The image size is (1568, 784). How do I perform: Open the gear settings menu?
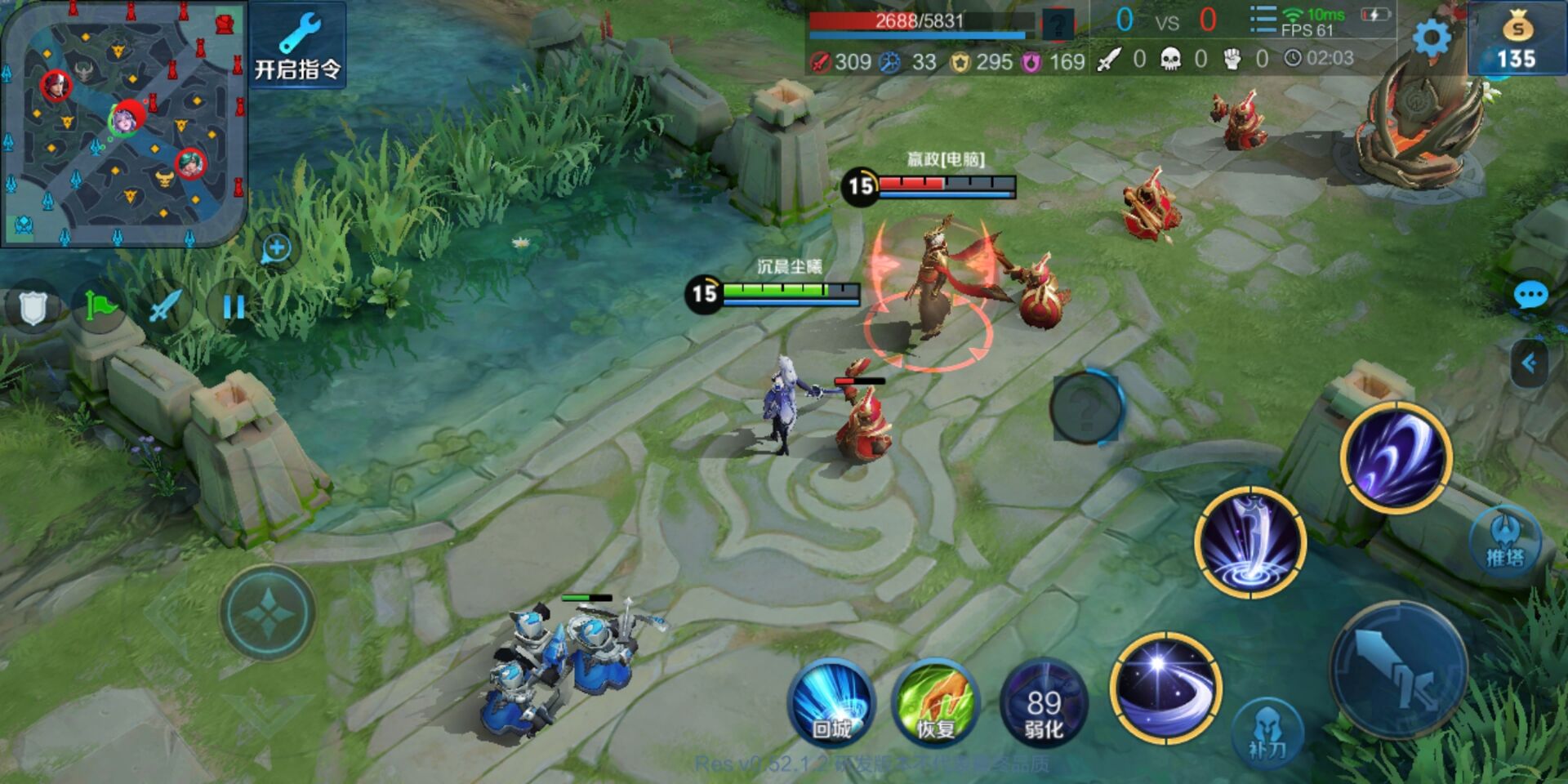tap(1432, 38)
